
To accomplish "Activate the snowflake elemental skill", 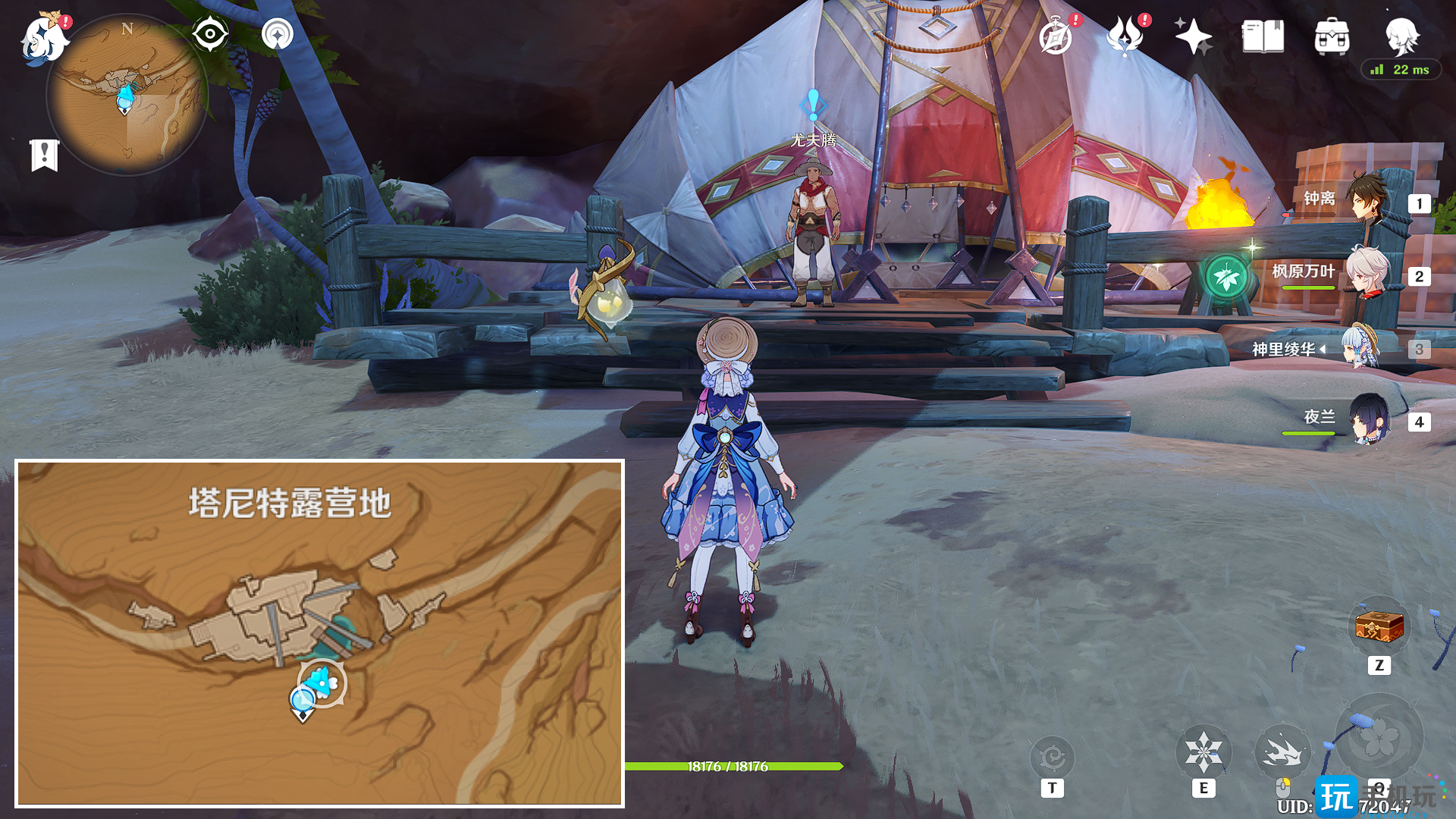I will coord(1203,753).
